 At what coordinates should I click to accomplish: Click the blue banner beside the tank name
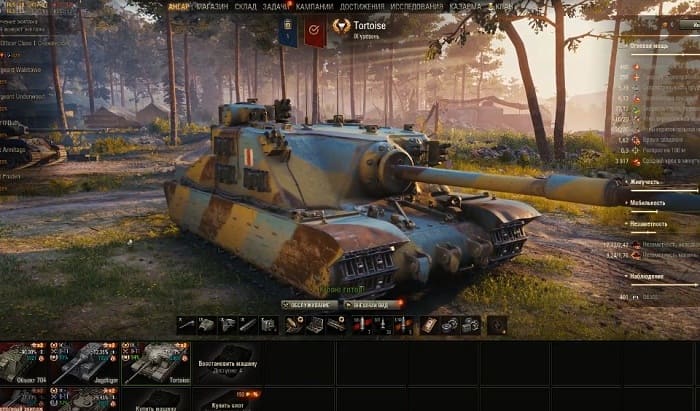tap(287, 32)
